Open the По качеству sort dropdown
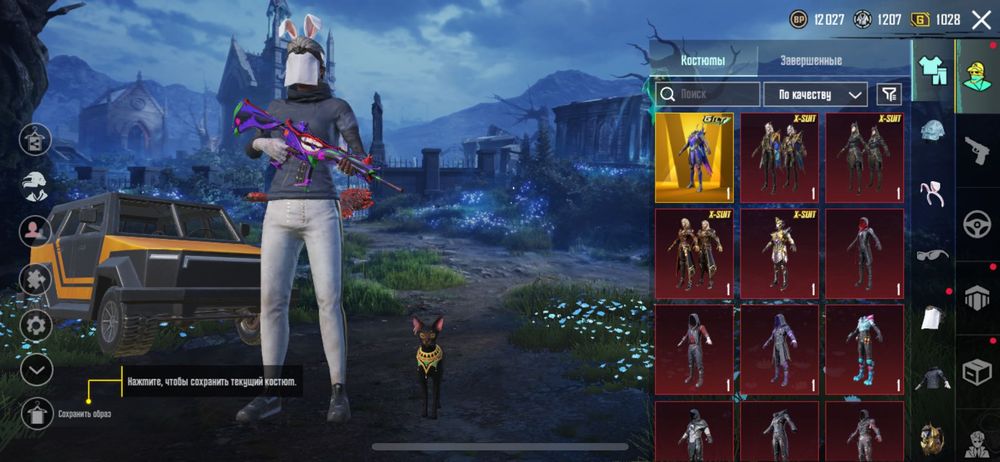Screen dimensions: 1000x462 pyautogui.click(x=814, y=94)
